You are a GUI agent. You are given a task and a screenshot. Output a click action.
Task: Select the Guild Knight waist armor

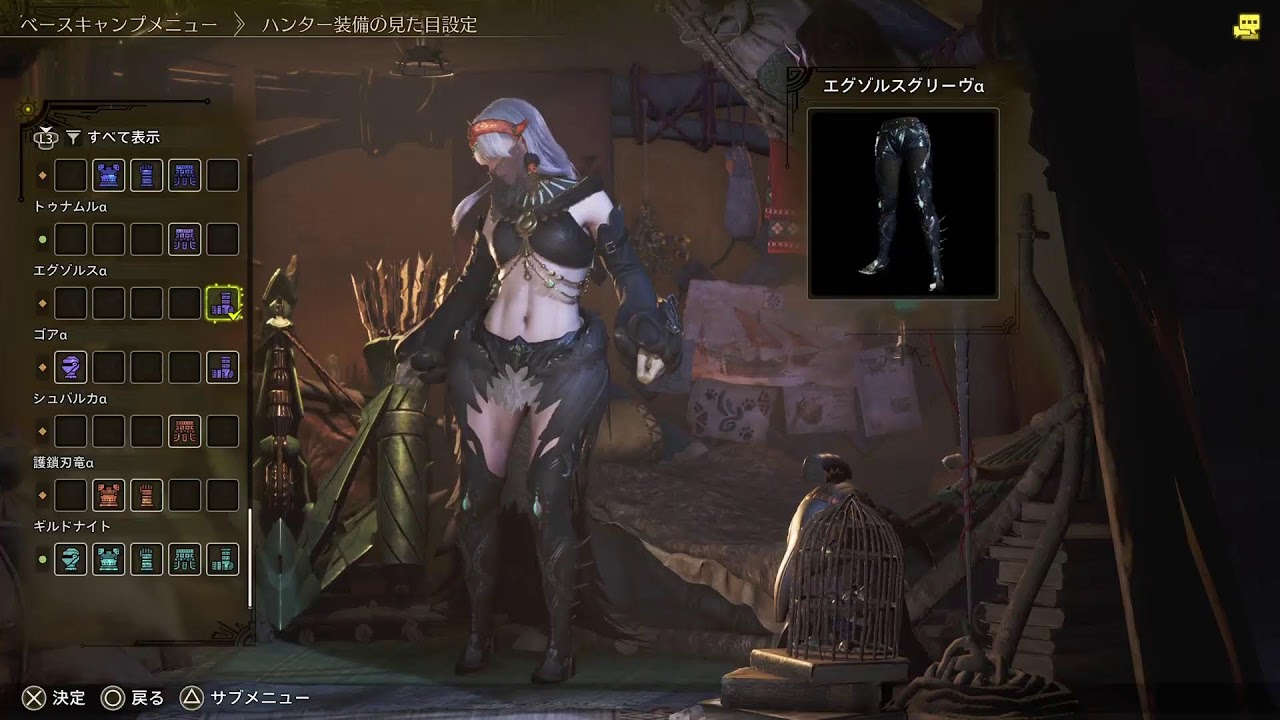[184, 559]
